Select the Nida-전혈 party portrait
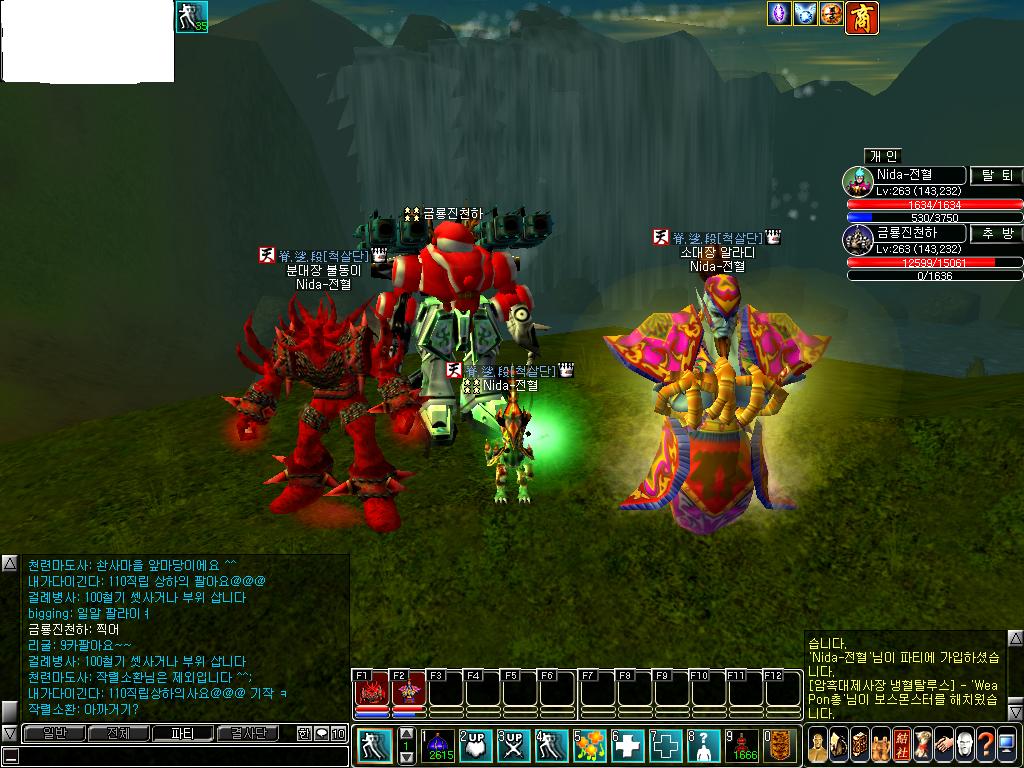The image size is (1024, 768). point(857,182)
